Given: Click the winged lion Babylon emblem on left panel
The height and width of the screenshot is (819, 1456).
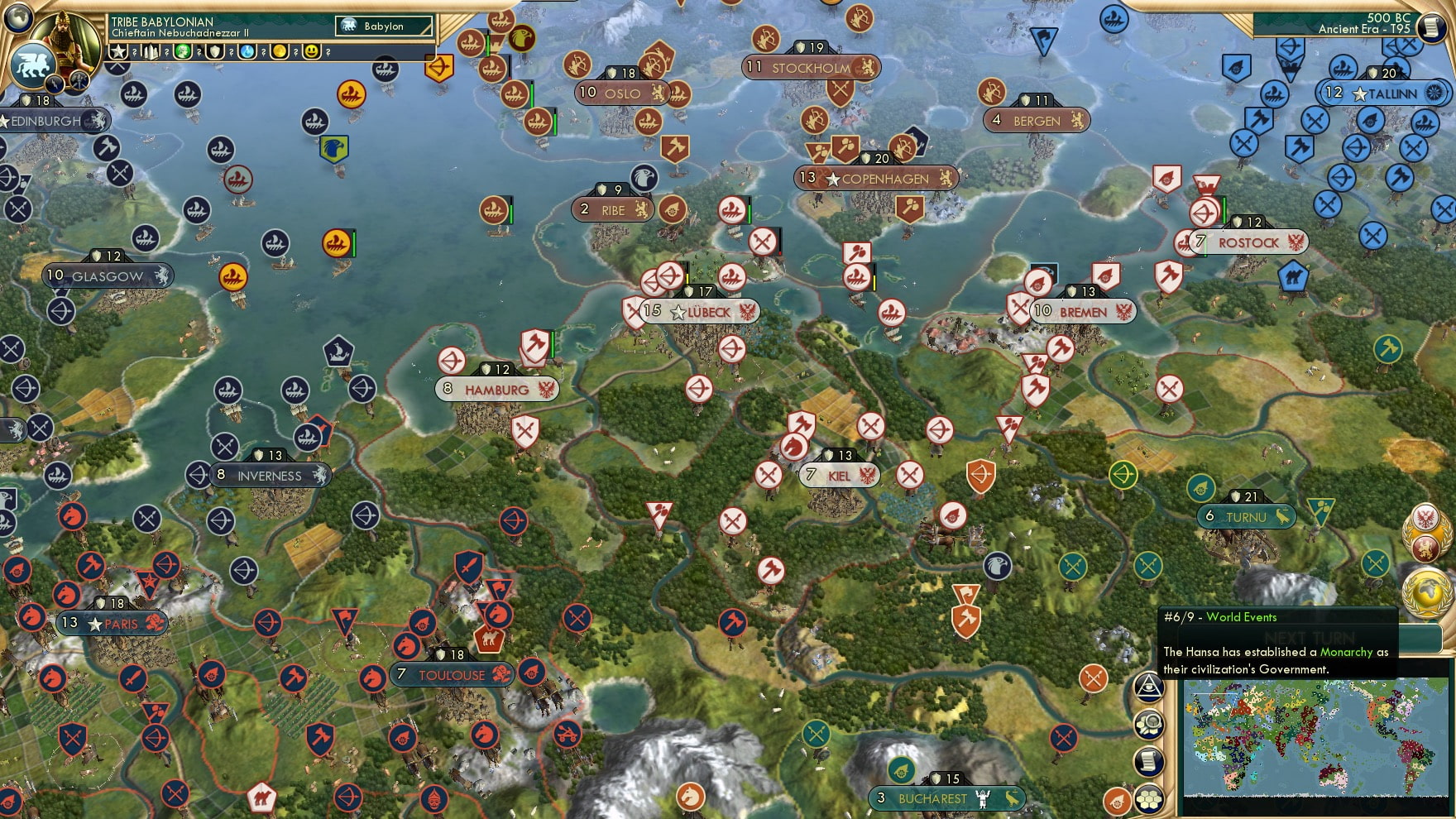Looking at the screenshot, I should click(32, 65).
